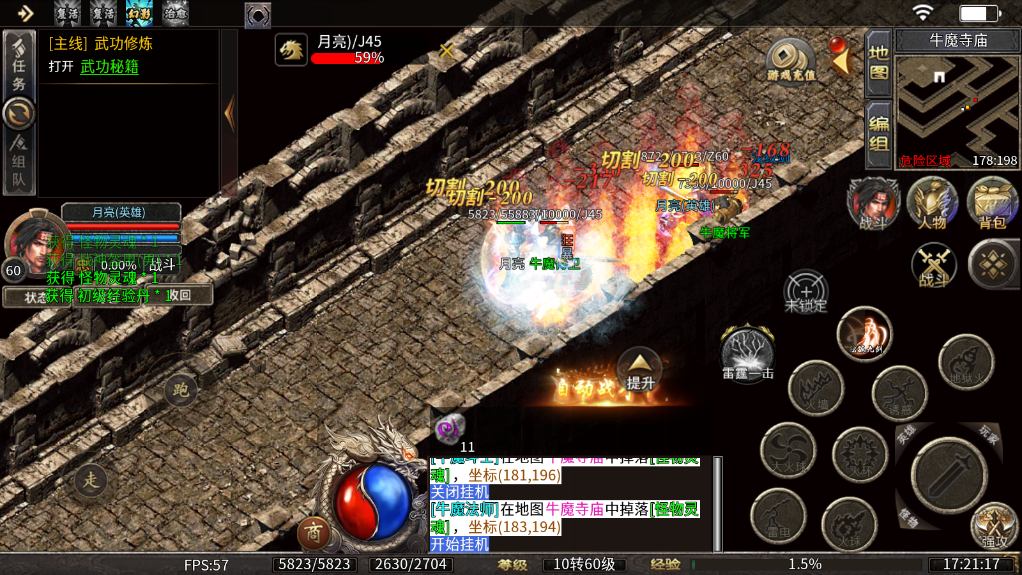Viewport: 1022px width, 575px height.
Task: Open the 游戏充值 recharge shop
Action: point(791,60)
